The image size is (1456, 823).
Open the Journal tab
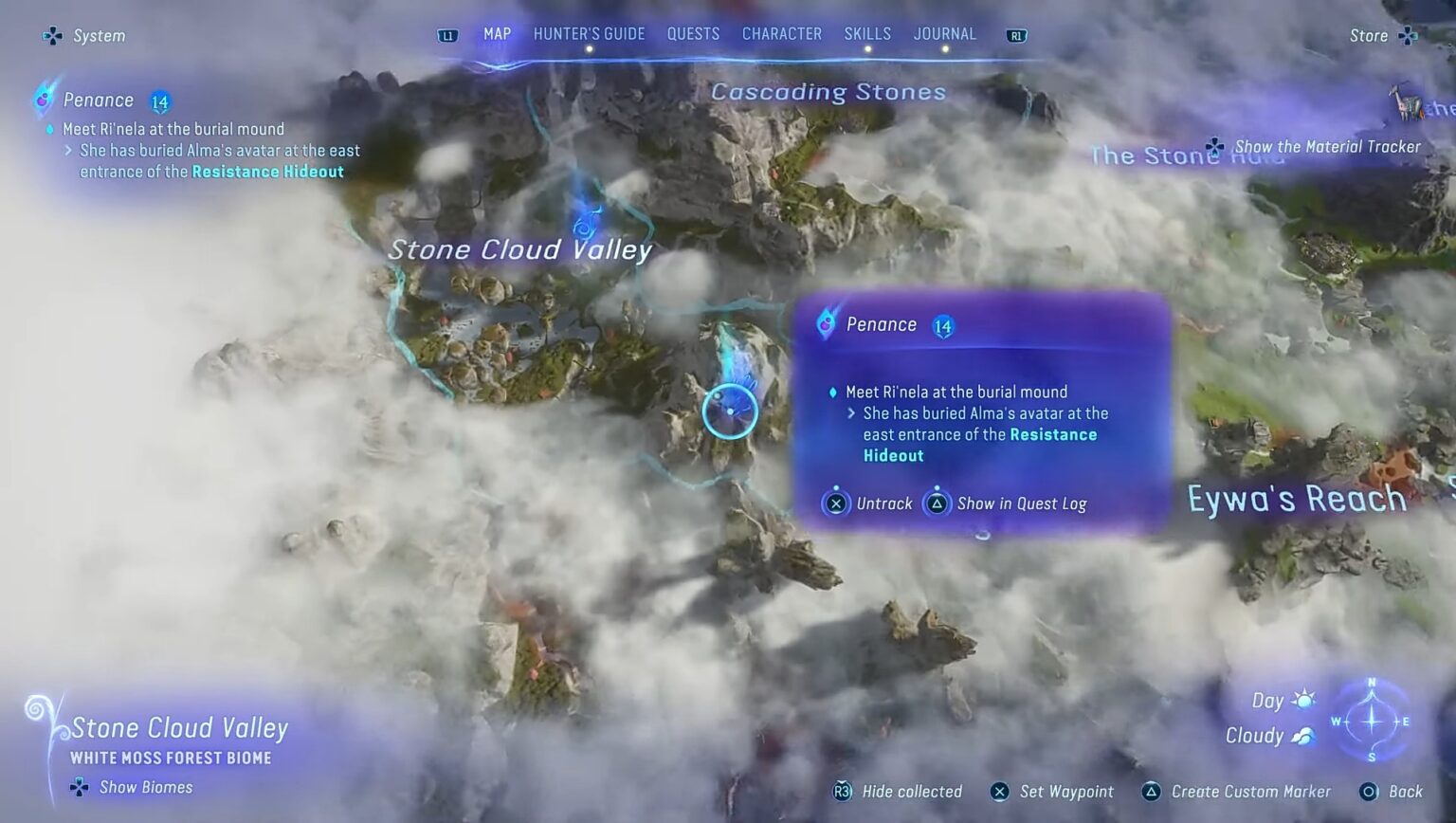(945, 33)
